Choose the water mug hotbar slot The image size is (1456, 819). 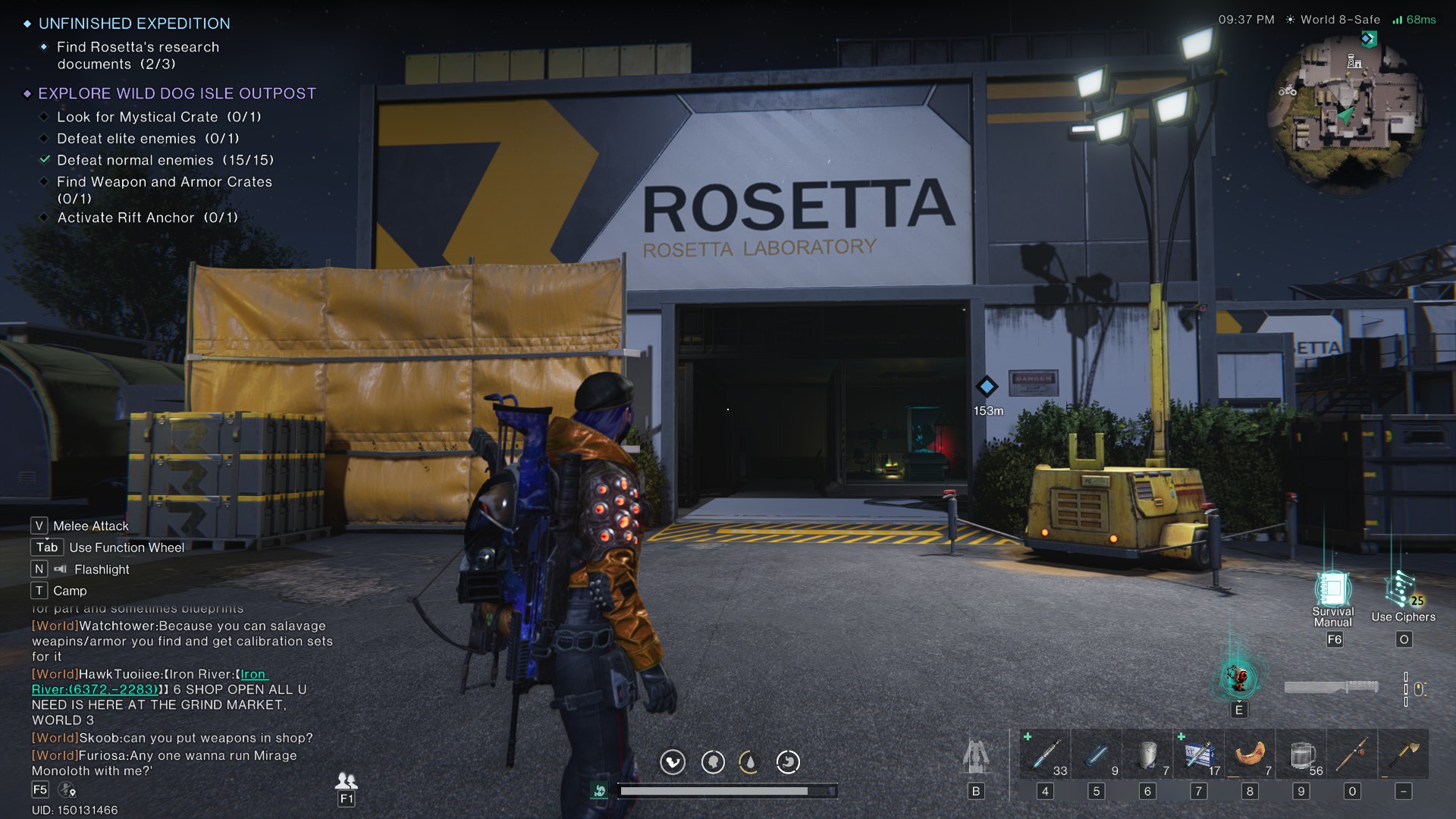pyautogui.click(x=1301, y=755)
